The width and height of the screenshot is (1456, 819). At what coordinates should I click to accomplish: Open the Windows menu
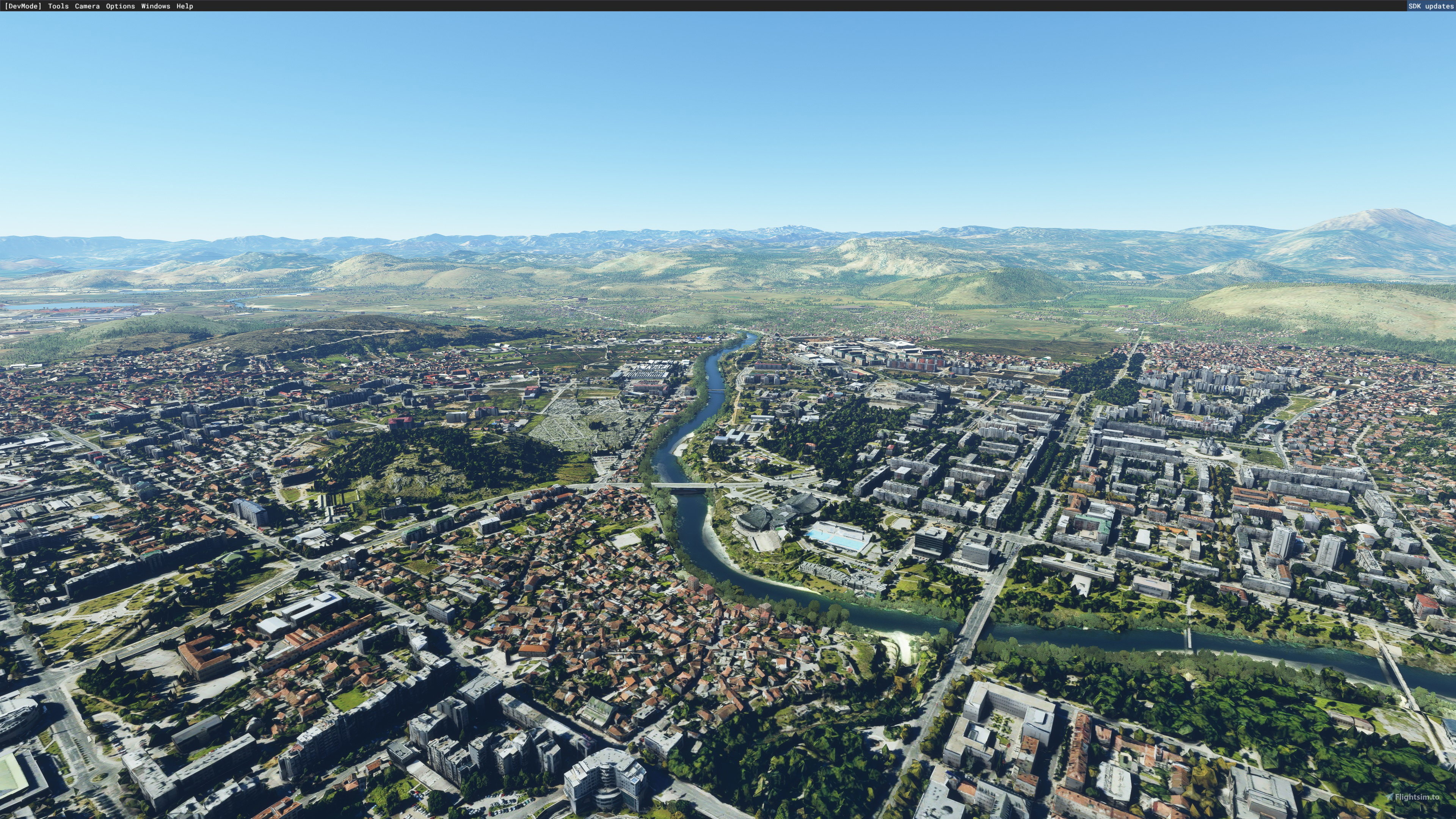[155, 6]
